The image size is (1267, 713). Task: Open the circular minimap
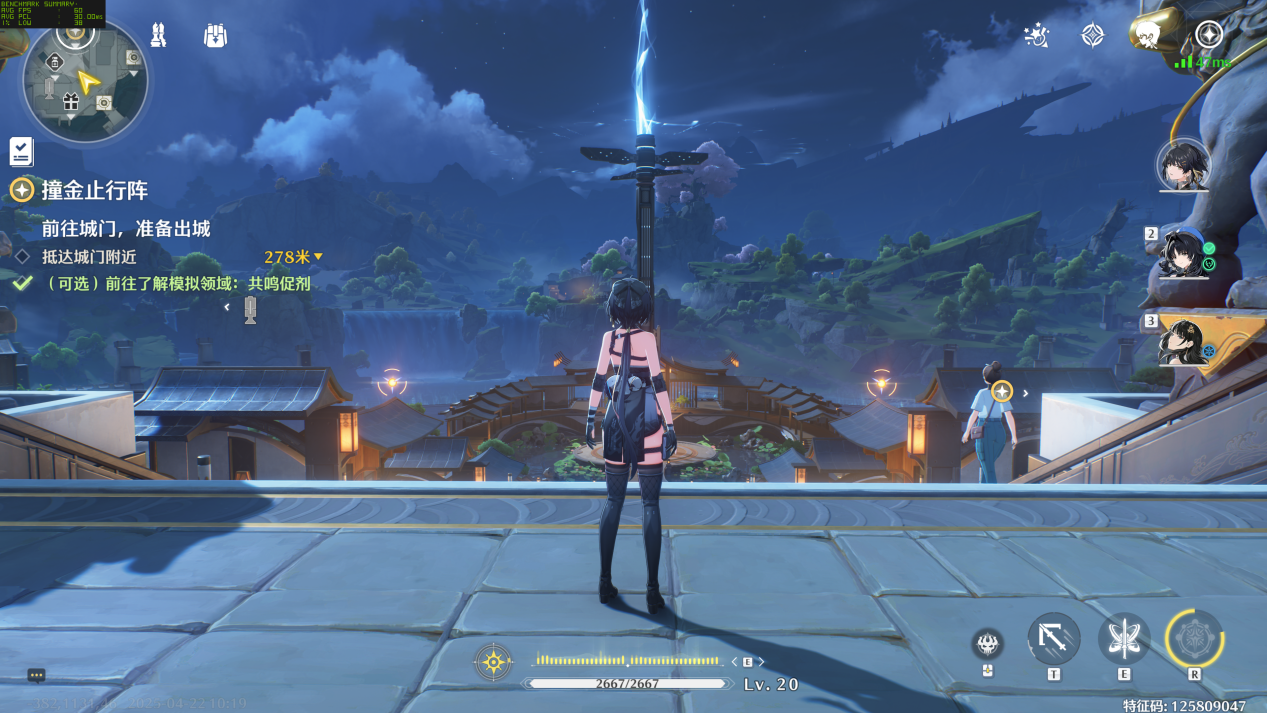(x=85, y=79)
